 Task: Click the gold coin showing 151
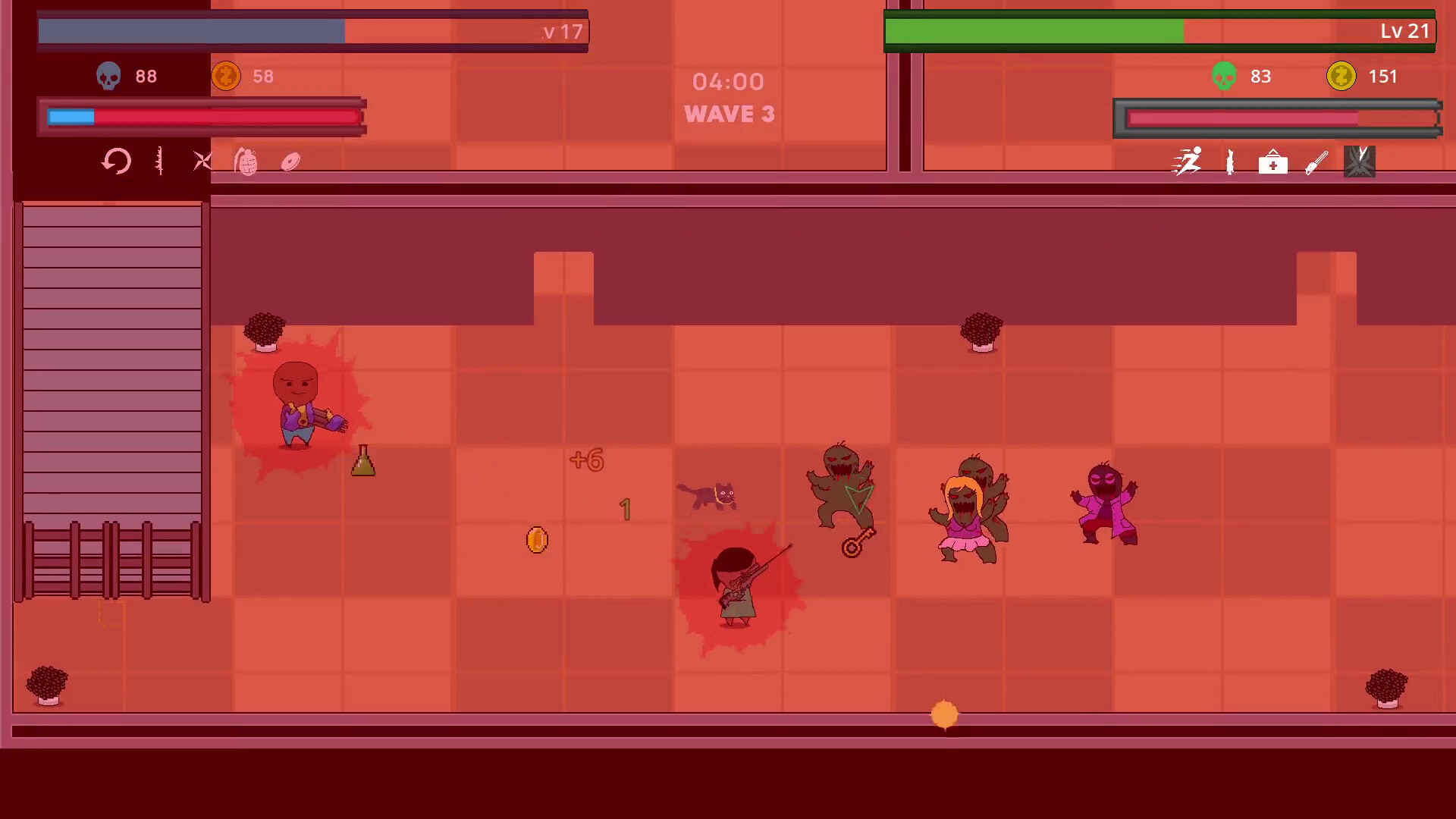coord(1341,76)
